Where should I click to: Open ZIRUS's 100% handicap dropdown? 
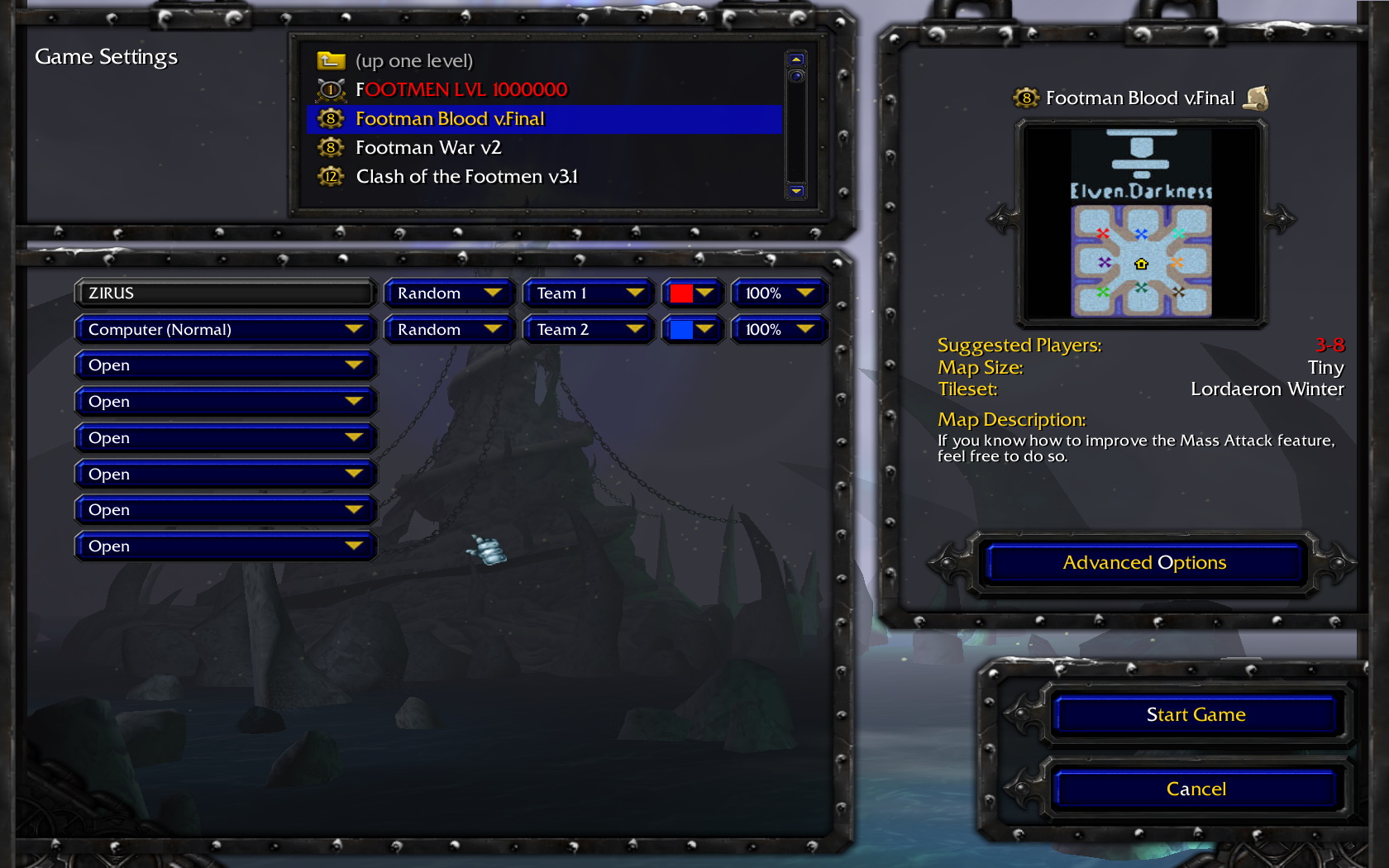click(779, 293)
